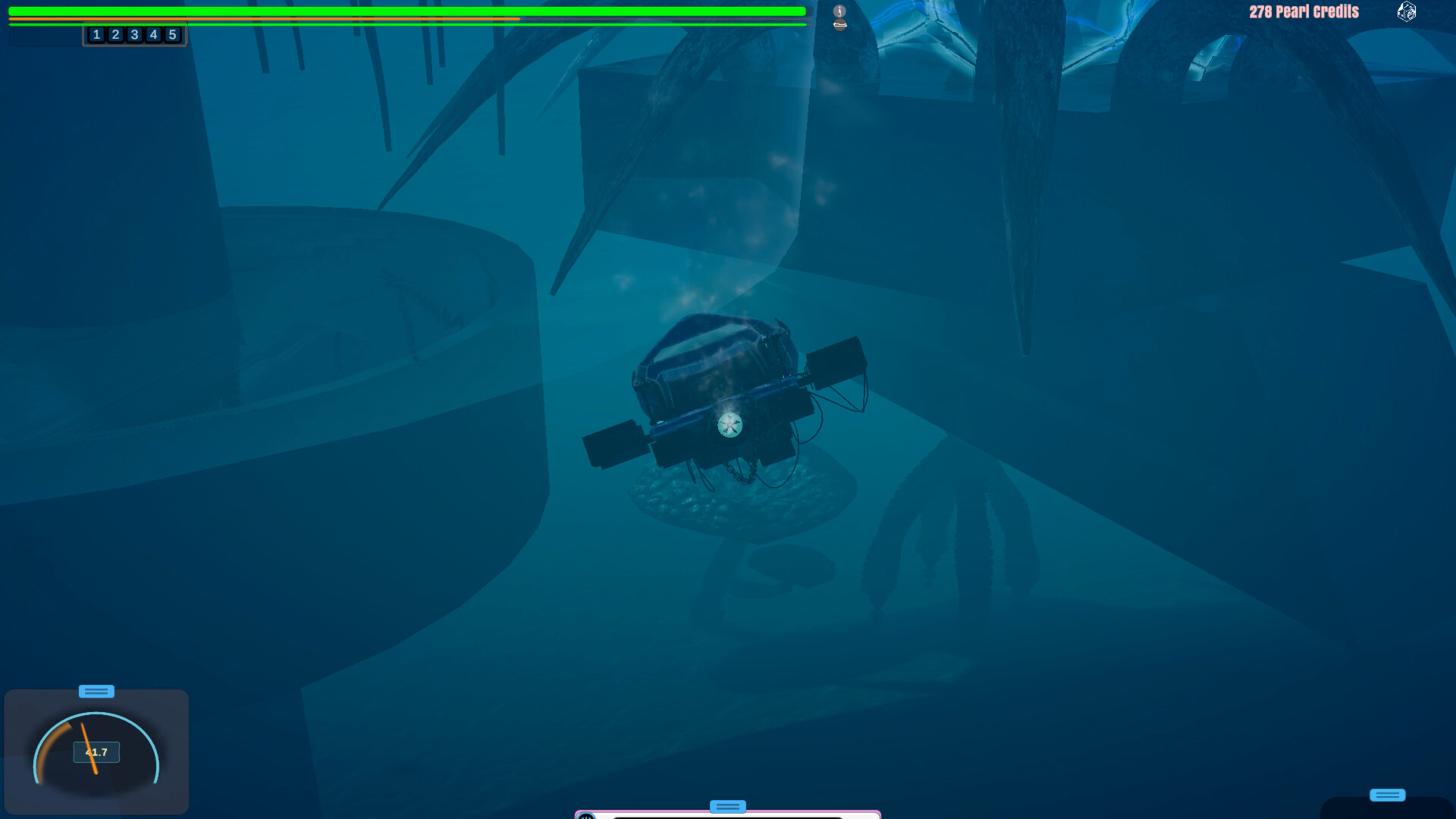This screenshot has height=819, width=1456.
Task: Click the round icon on the bottom pink panel
Action: tap(584, 817)
